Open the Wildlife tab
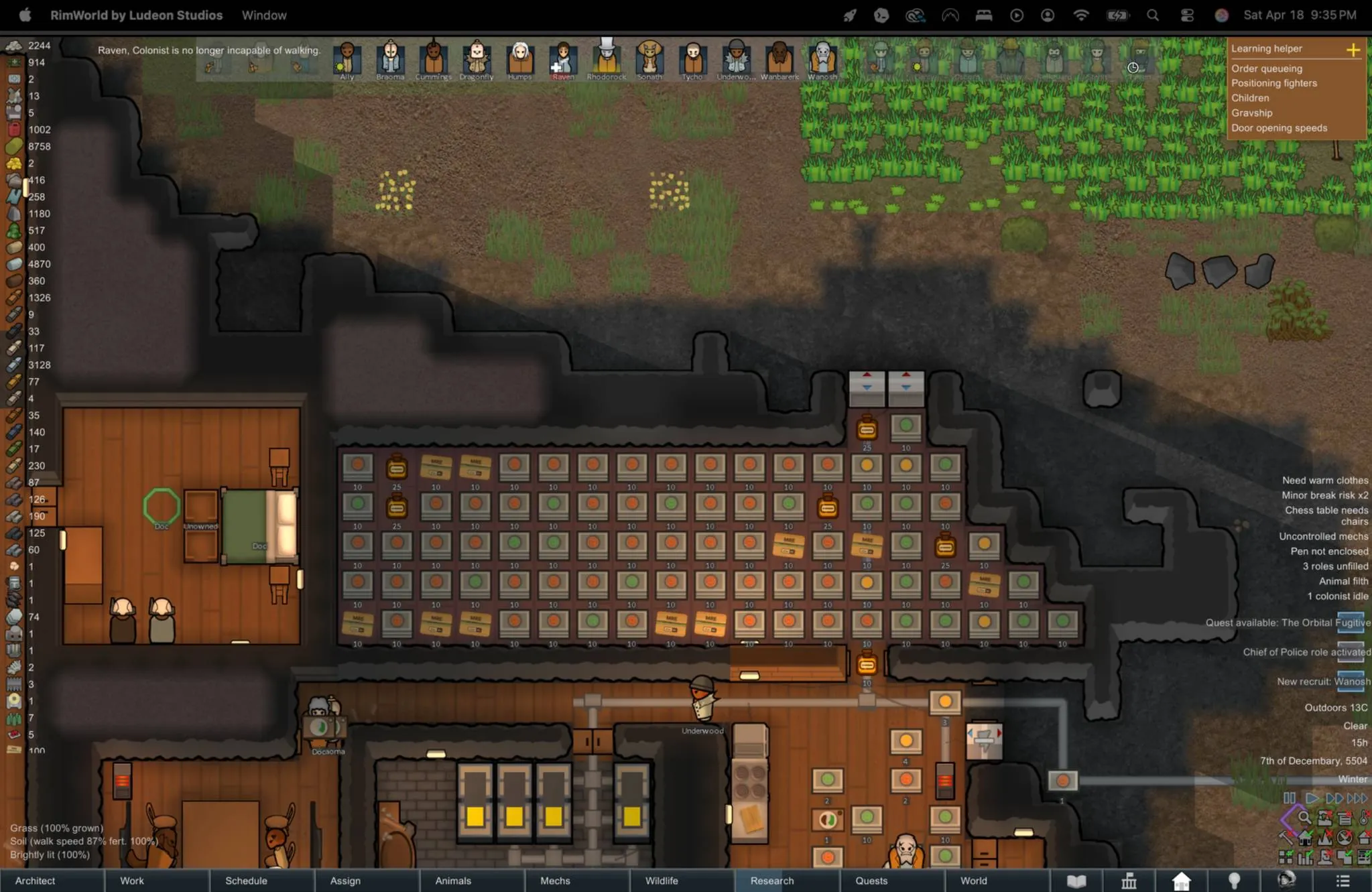Viewport: 1372px width, 892px height. 662,881
